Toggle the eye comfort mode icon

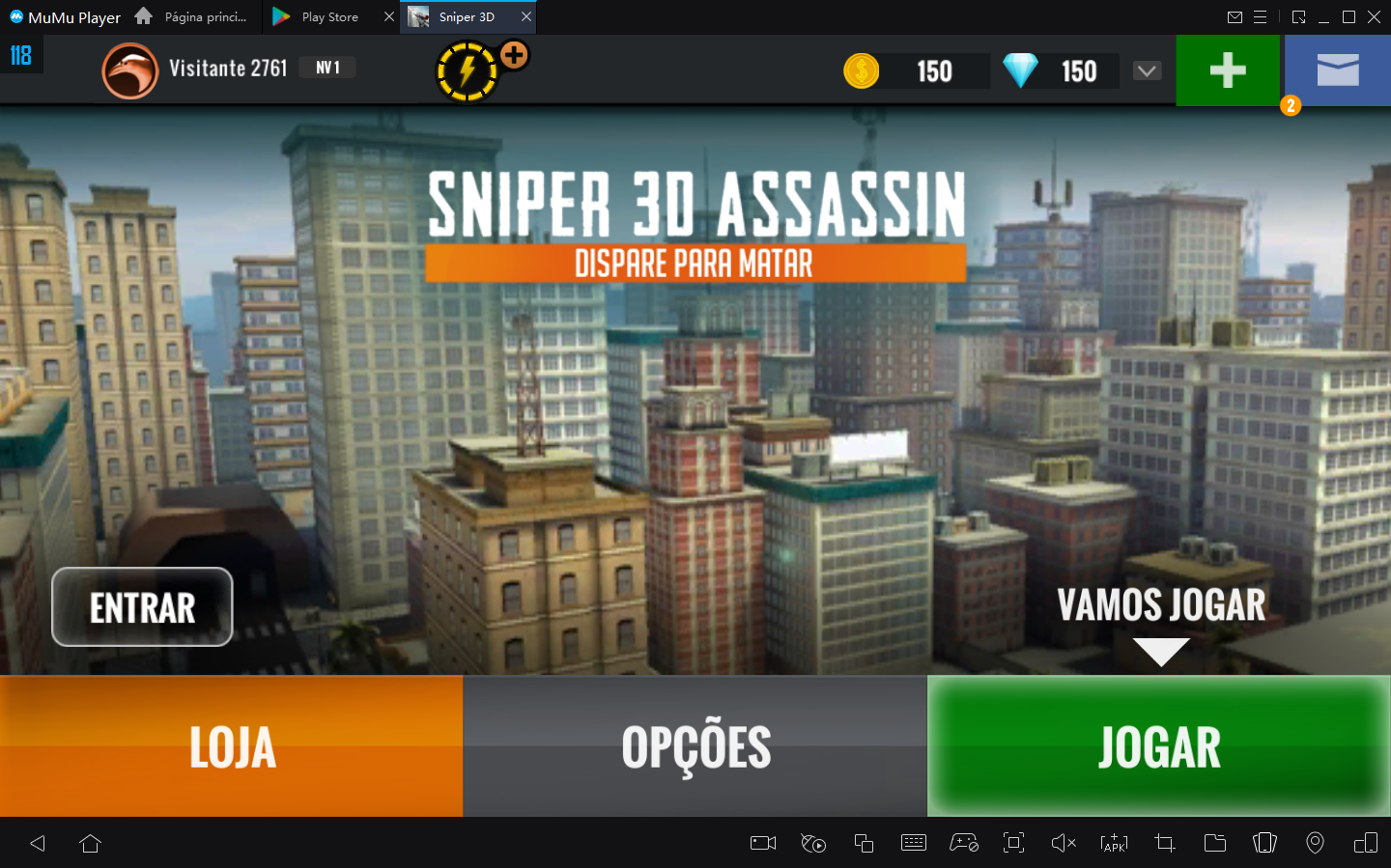tap(812, 843)
